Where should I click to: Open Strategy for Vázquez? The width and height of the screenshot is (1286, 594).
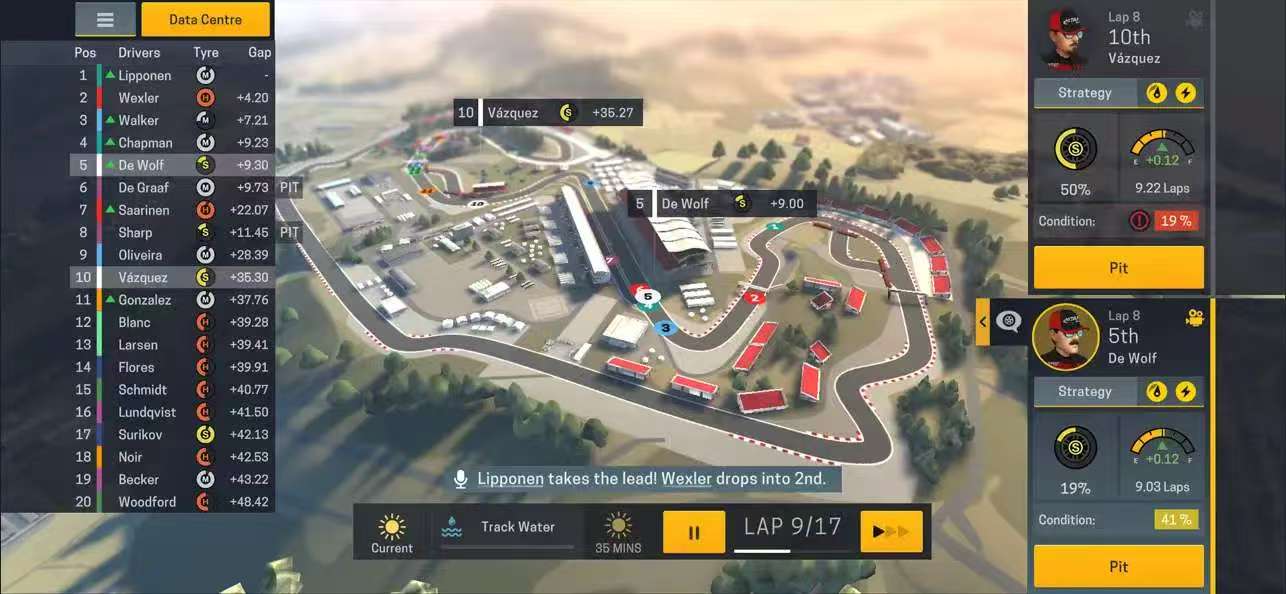(1085, 93)
